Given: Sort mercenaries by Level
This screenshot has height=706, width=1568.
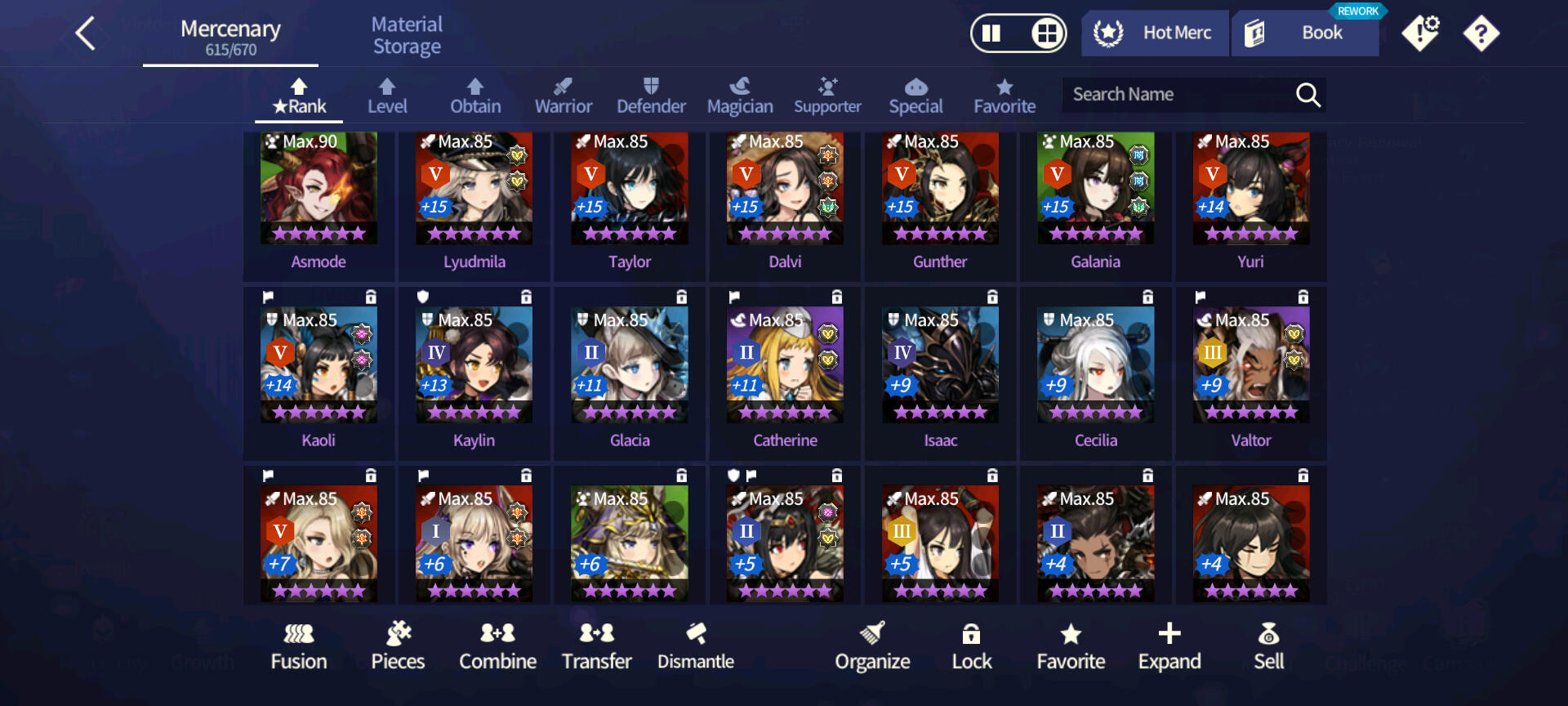Looking at the screenshot, I should [387, 96].
